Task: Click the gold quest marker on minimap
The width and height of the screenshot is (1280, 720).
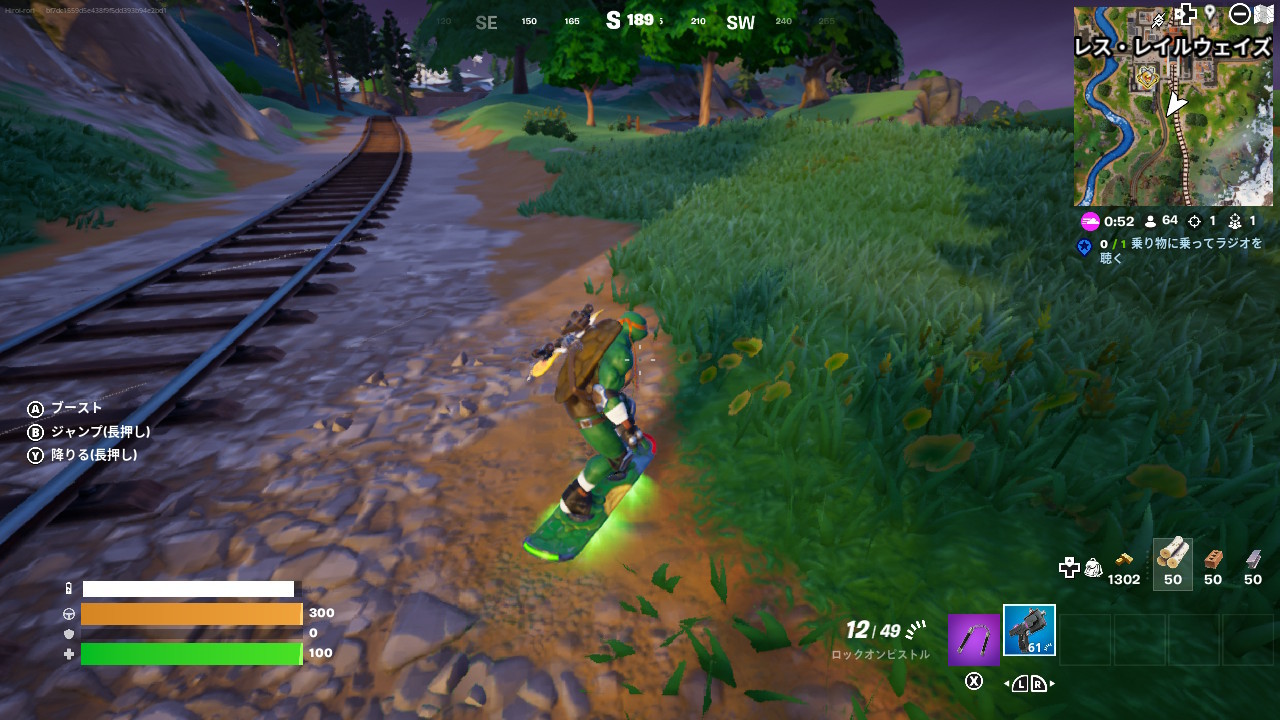Action: (x=1146, y=77)
